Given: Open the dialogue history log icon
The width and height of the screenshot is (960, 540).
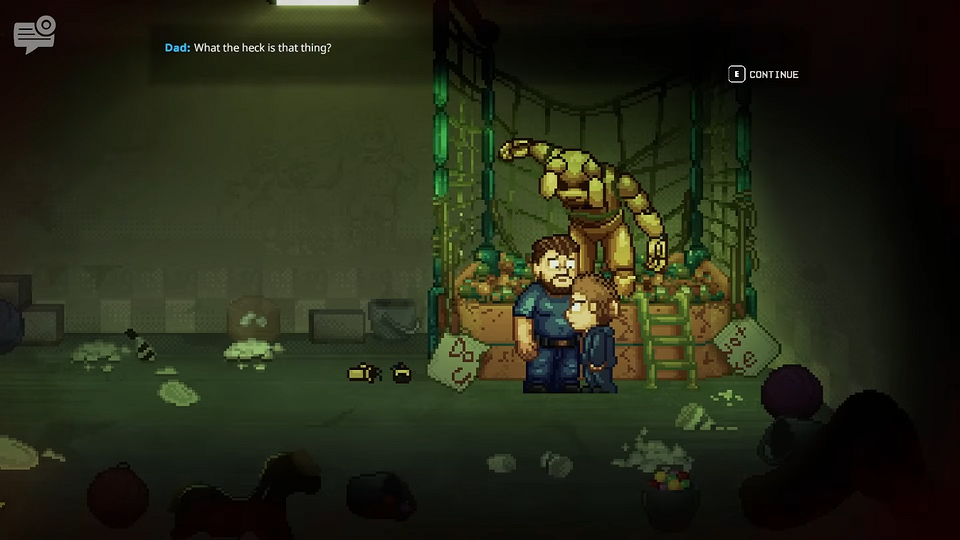Looking at the screenshot, I should (34, 35).
